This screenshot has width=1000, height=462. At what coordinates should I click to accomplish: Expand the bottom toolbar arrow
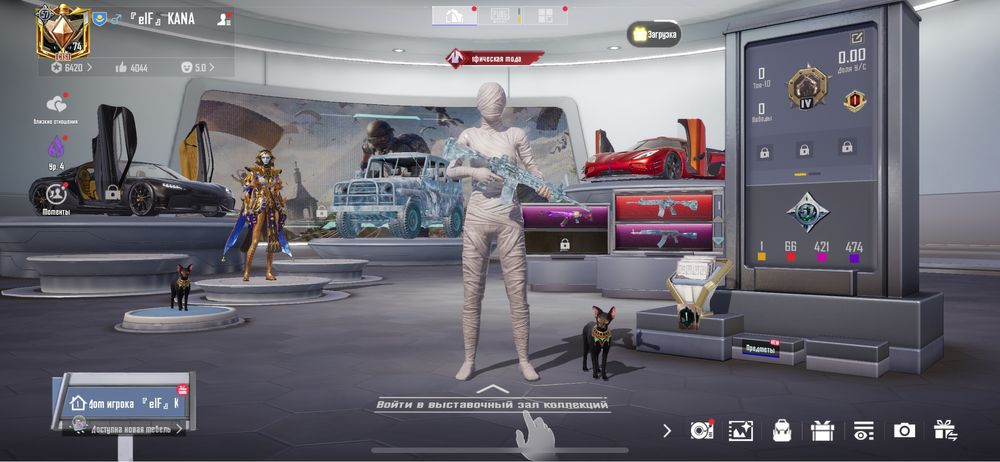pos(667,430)
